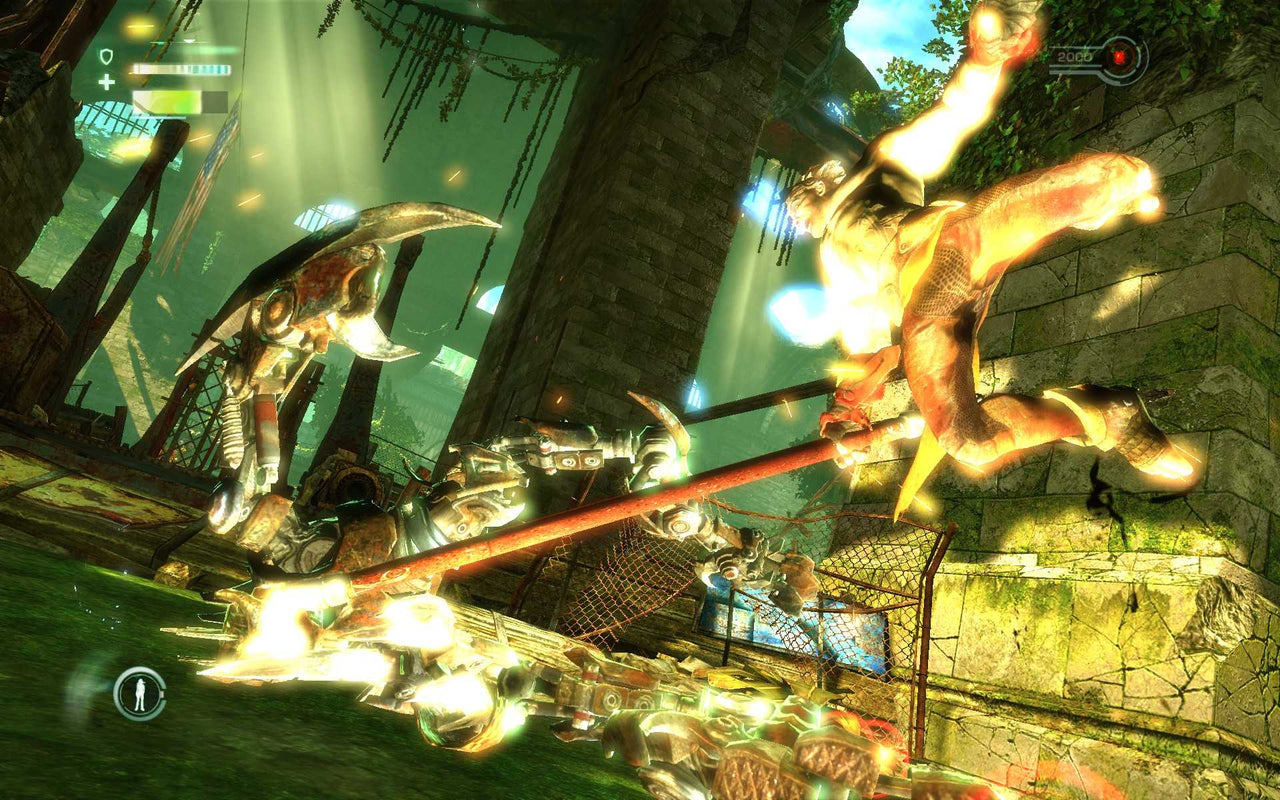Click the HUD shield emblem above the plus
1280x800 pixels.
(106, 56)
